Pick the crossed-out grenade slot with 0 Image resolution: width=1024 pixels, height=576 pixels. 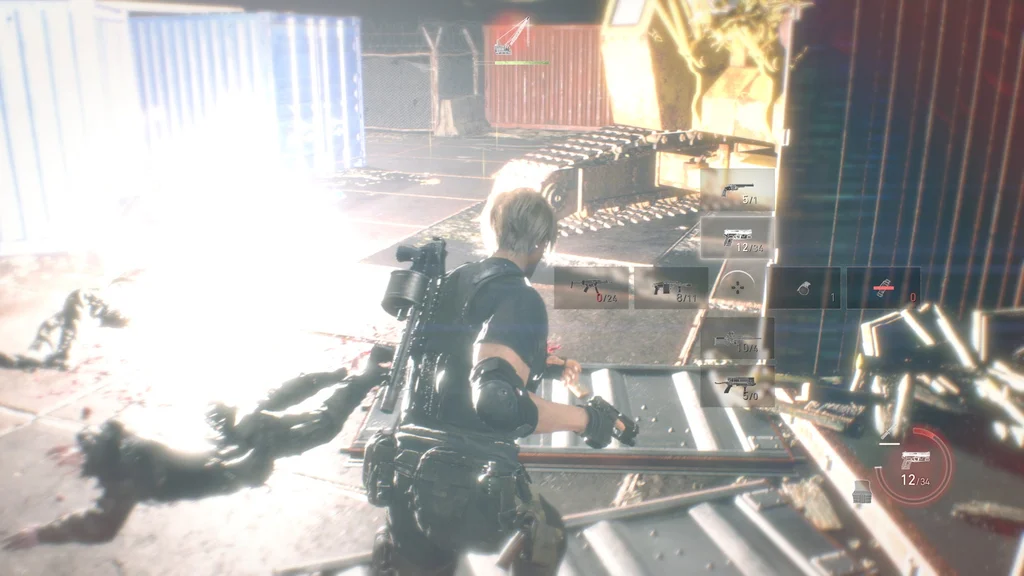[x=883, y=287]
